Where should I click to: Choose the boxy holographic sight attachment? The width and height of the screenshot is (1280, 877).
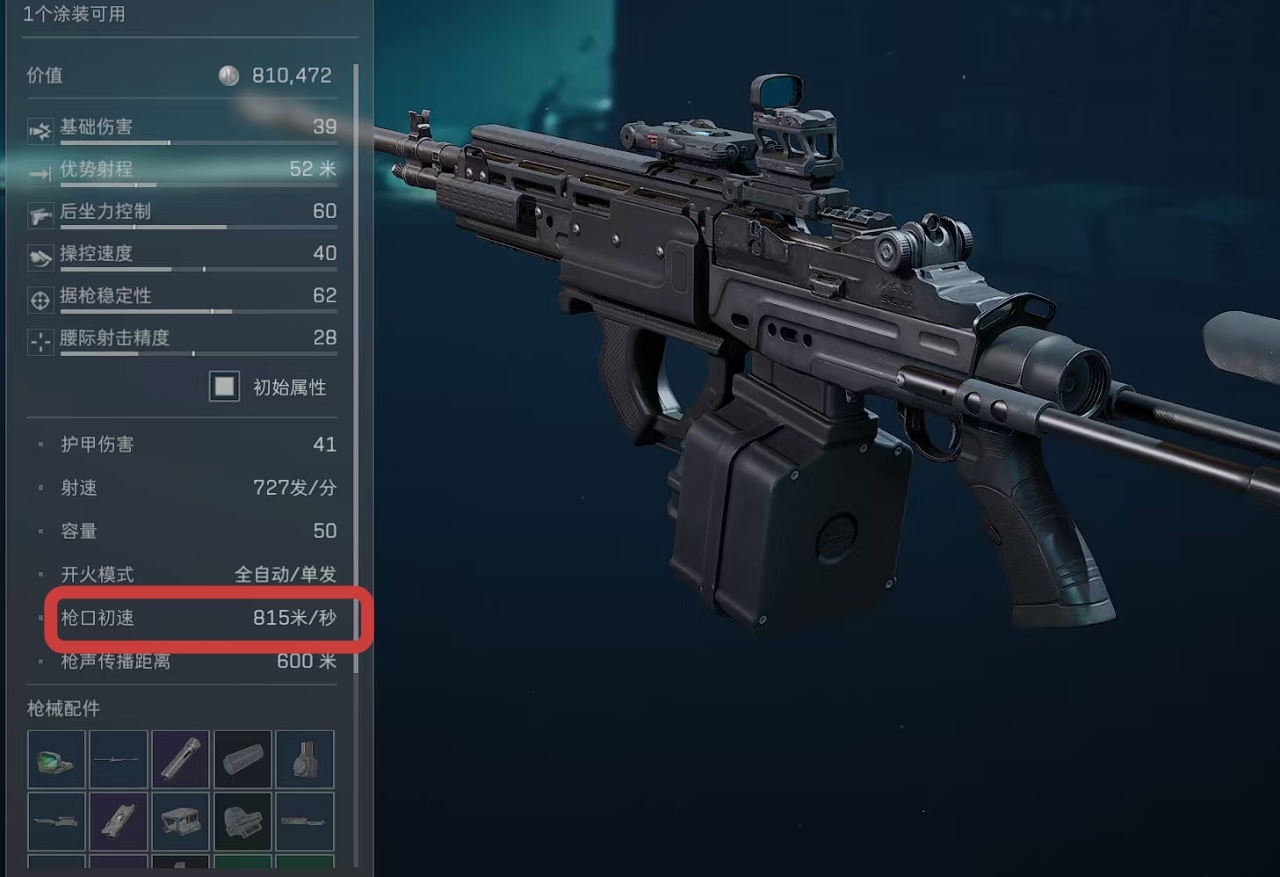click(x=242, y=822)
